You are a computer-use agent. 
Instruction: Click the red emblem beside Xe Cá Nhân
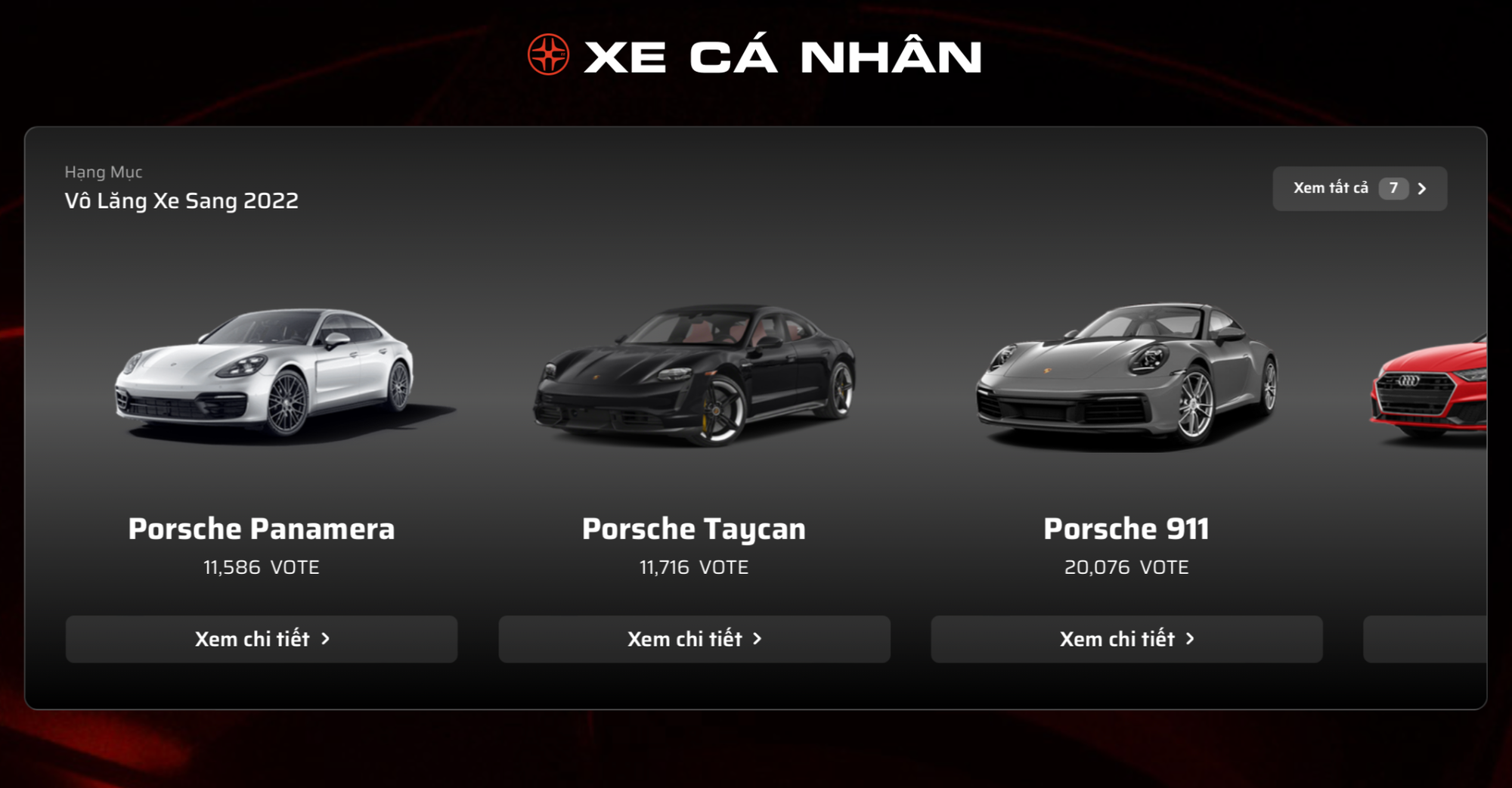tap(548, 55)
